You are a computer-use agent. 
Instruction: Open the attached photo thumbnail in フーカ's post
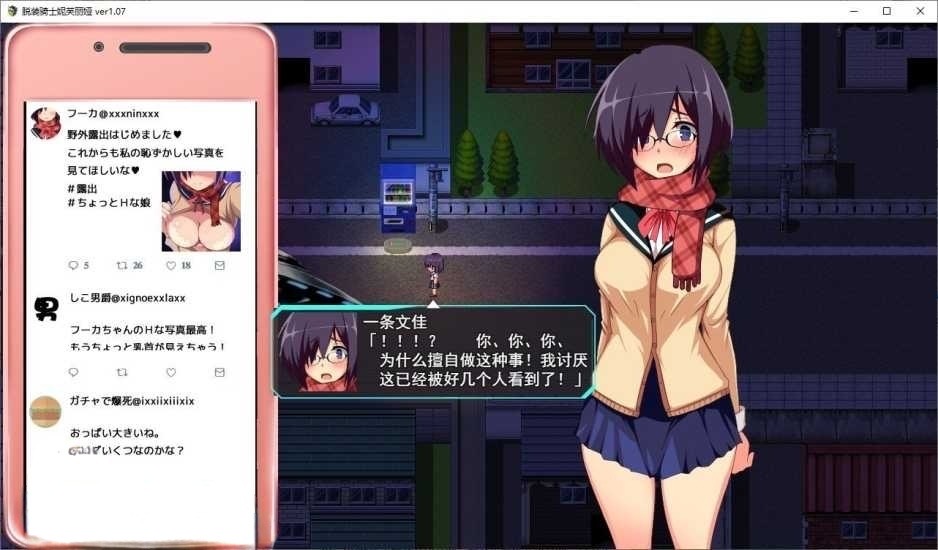[x=201, y=211]
